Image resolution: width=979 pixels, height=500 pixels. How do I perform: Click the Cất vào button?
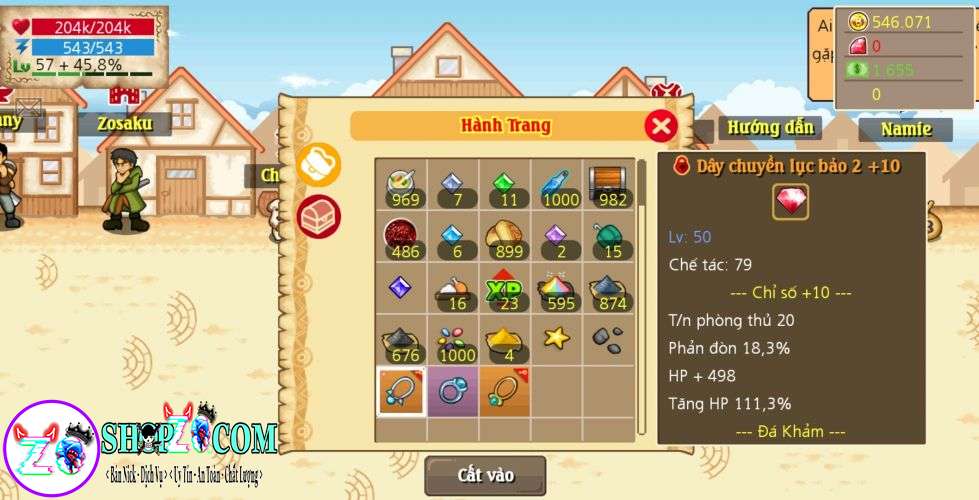pos(485,475)
